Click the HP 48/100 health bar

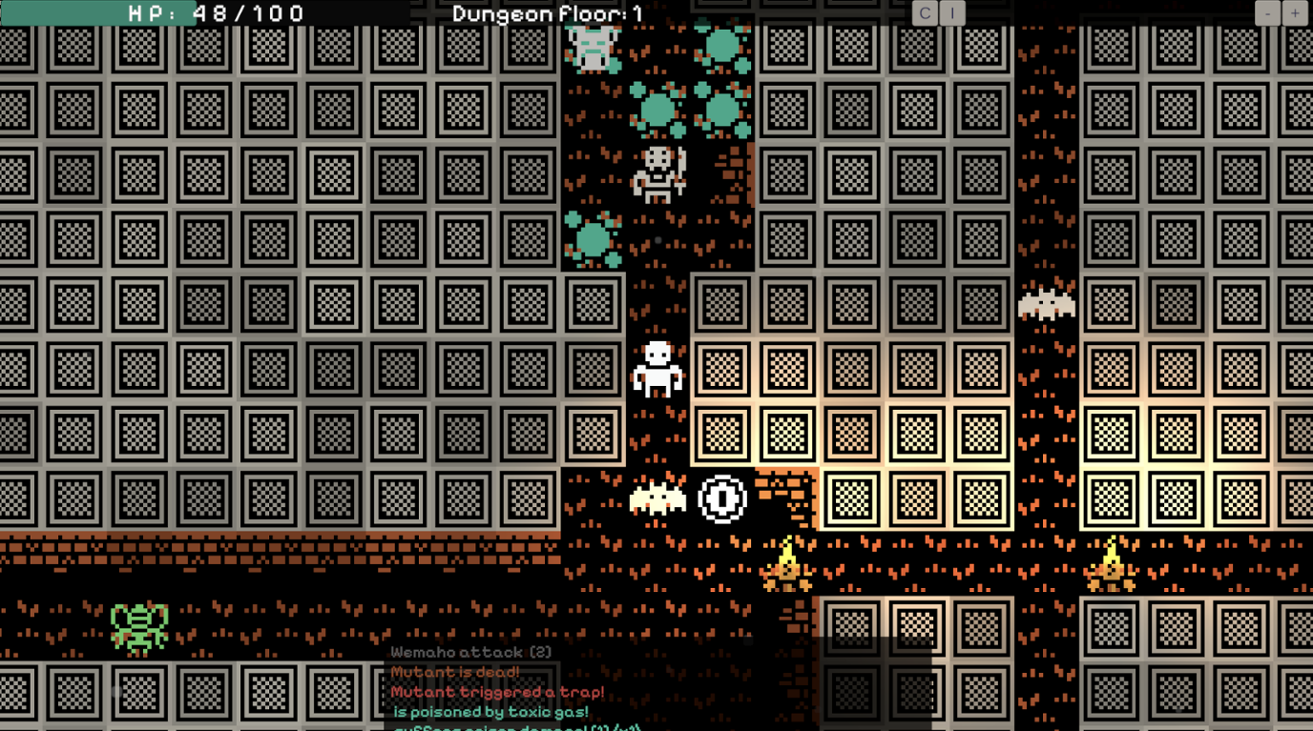point(200,13)
